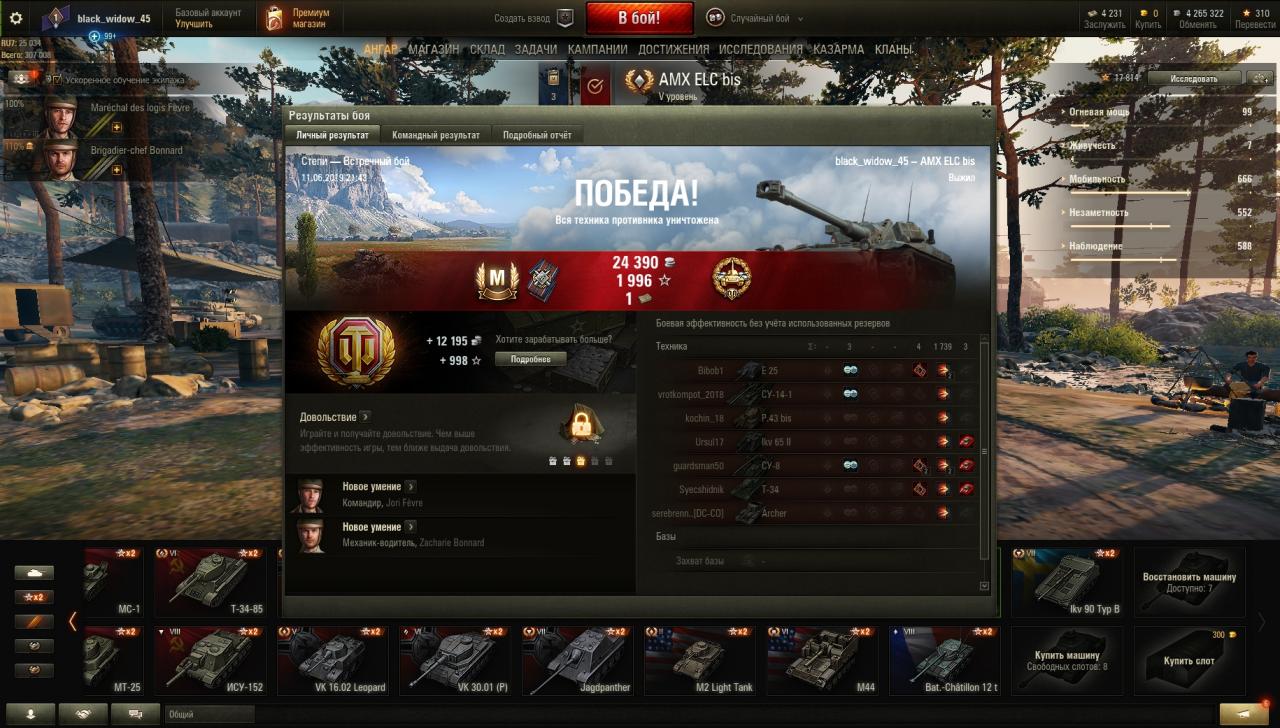Image resolution: width=1280 pixels, height=728 pixels.
Task: Expand the Довольствие section arrow
Action: pos(365,417)
